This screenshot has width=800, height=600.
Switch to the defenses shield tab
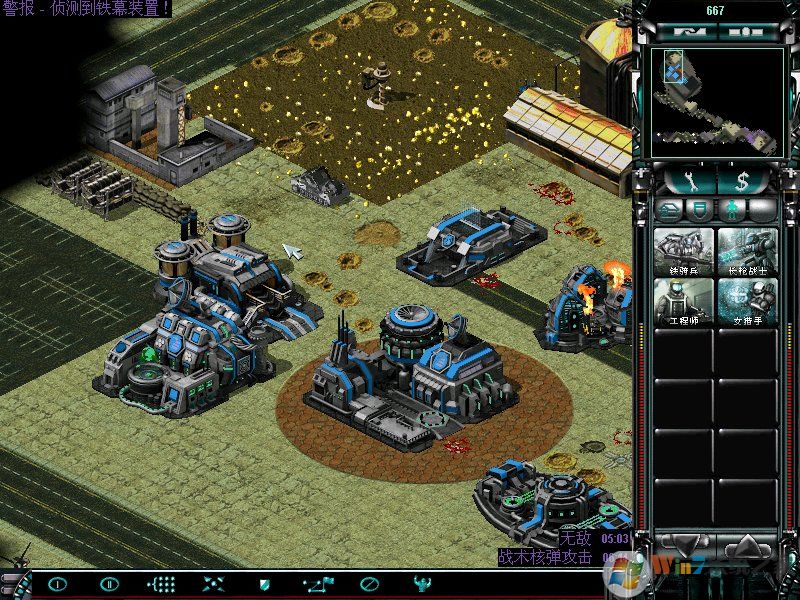point(700,209)
